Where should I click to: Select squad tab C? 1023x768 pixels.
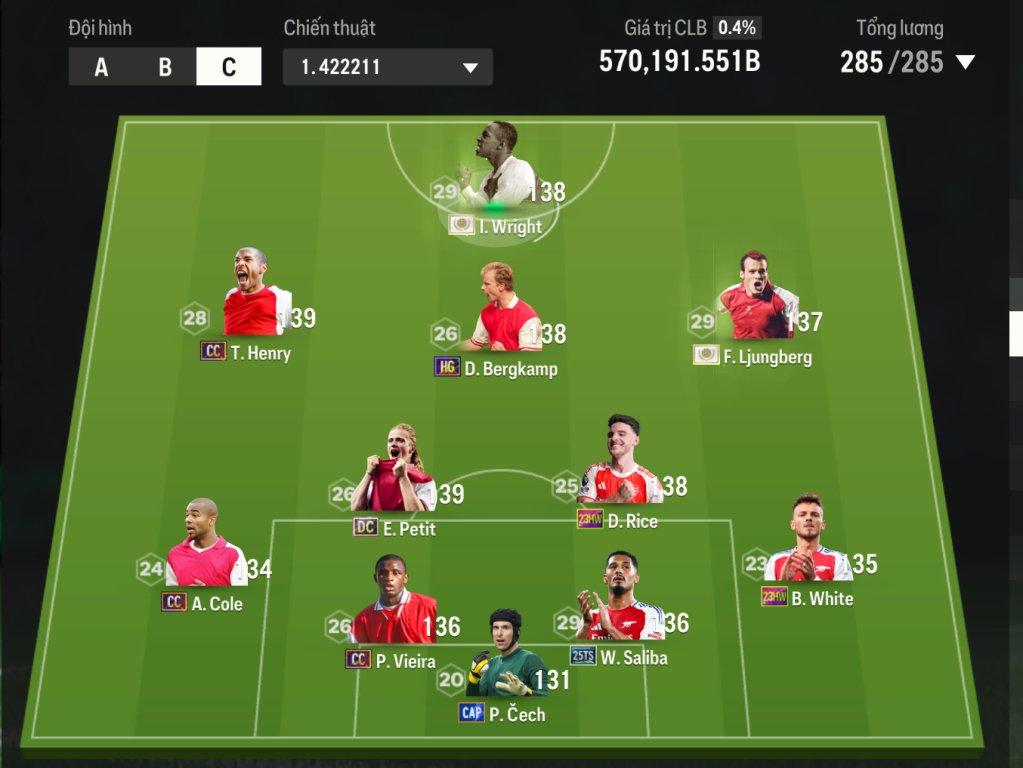point(229,67)
